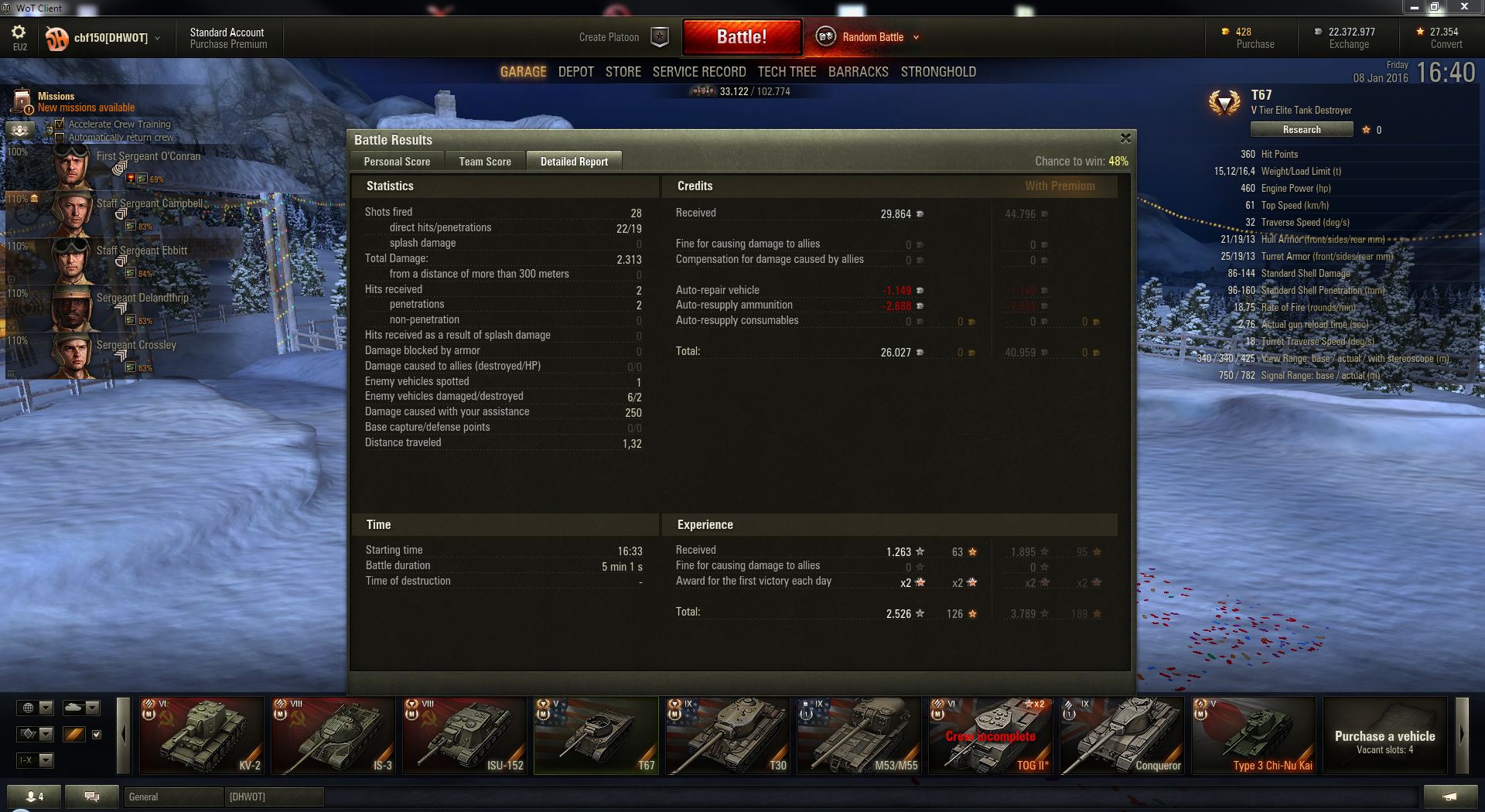This screenshot has width=1485, height=812.
Task: Close the Battle Results window
Action: (x=1125, y=138)
